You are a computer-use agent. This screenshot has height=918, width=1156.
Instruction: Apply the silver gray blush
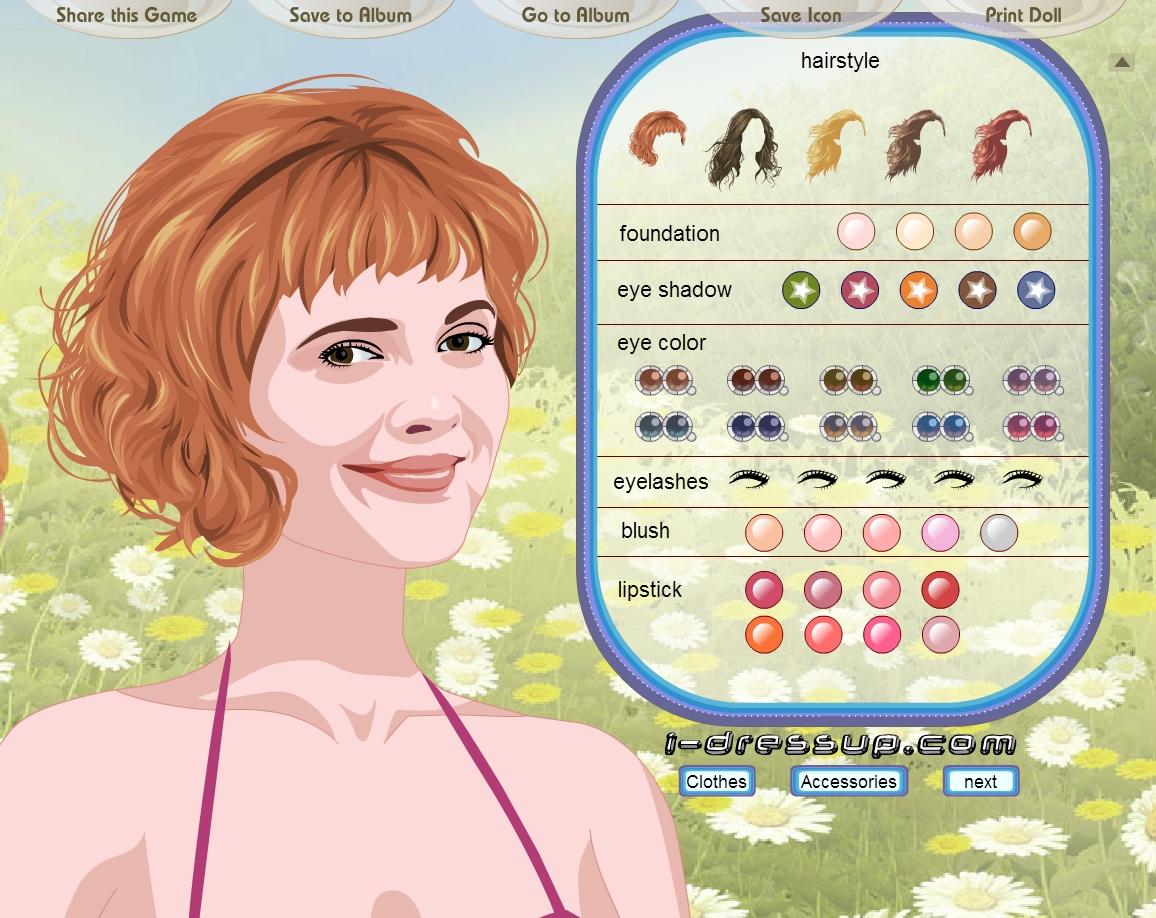pos(998,532)
